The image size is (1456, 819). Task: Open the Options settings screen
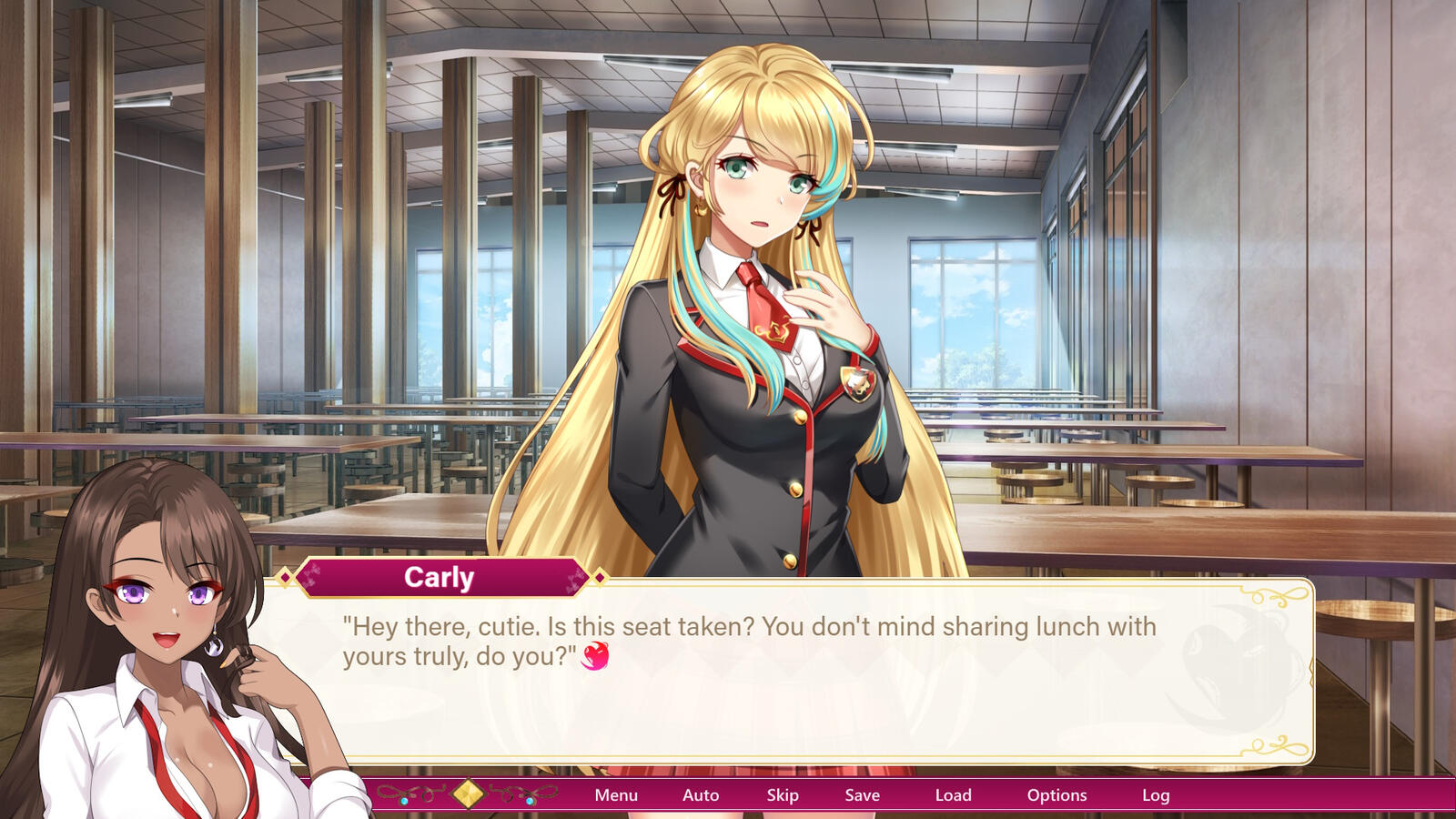[1057, 794]
